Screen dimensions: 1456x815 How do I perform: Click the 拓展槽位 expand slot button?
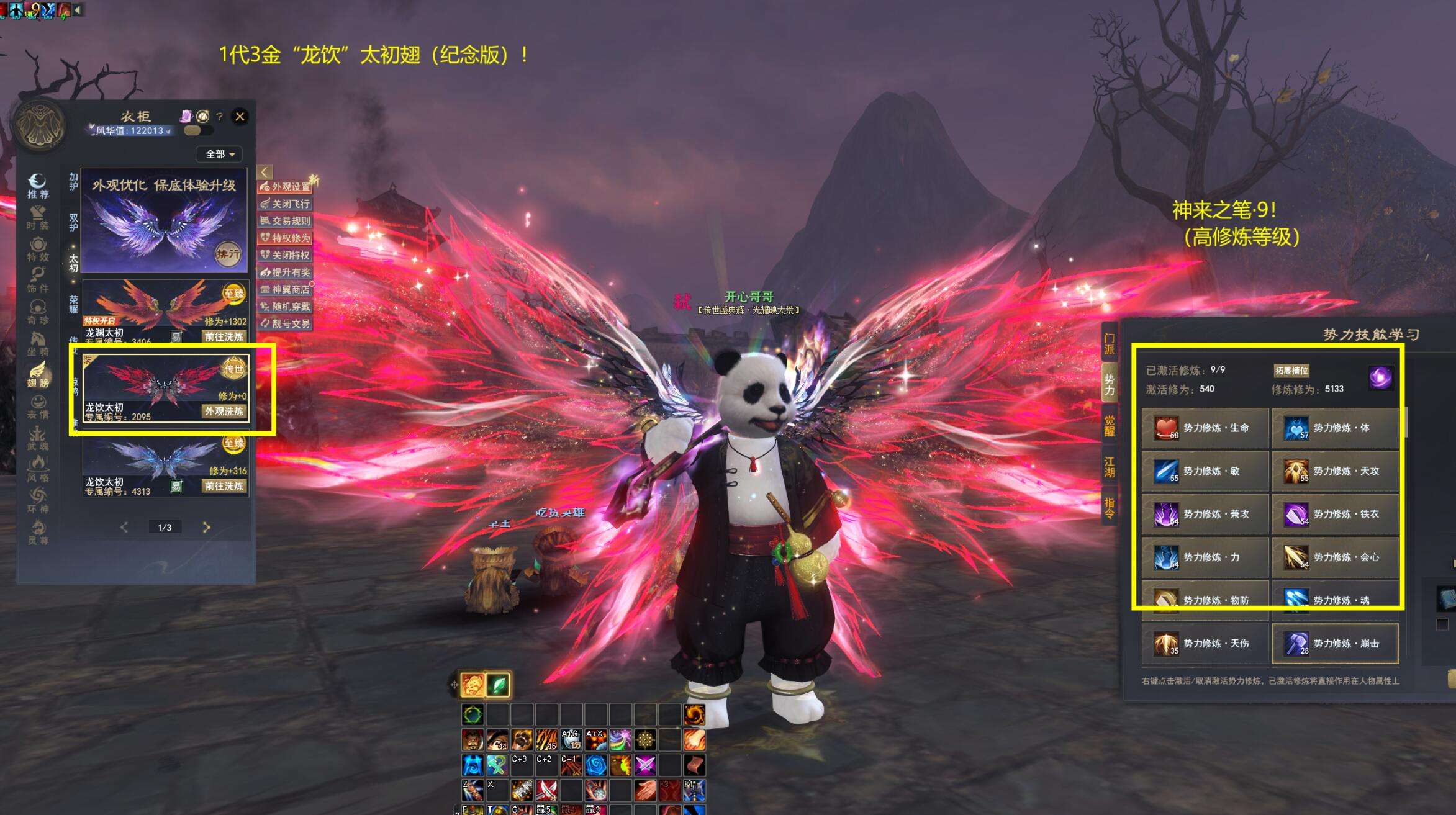[1291, 371]
